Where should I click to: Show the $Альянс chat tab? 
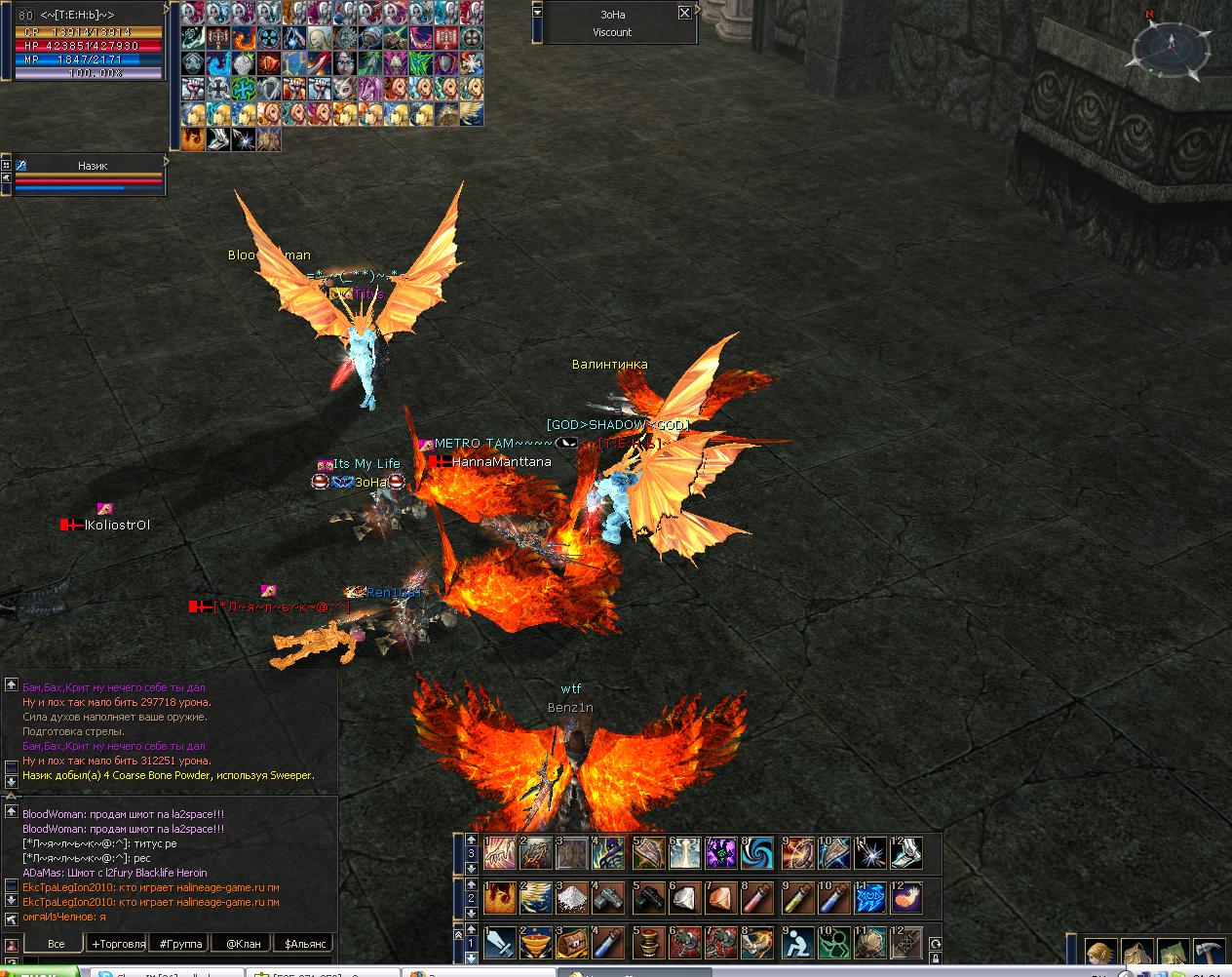tap(303, 943)
